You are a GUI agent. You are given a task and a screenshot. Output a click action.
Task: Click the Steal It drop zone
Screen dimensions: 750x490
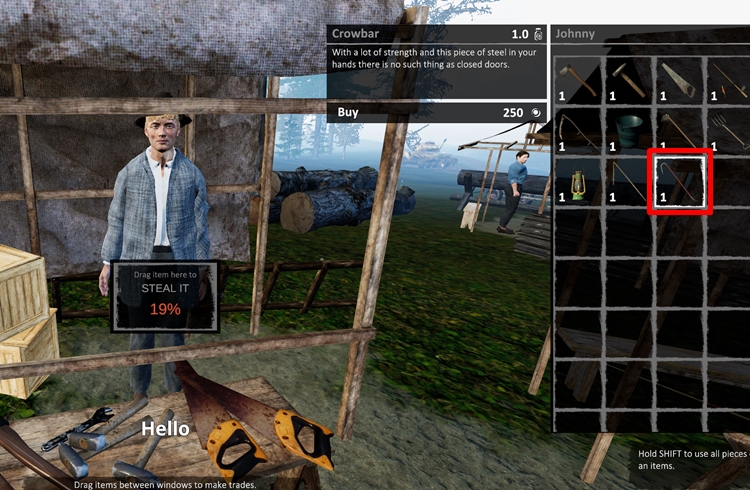pyautogui.click(x=165, y=296)
